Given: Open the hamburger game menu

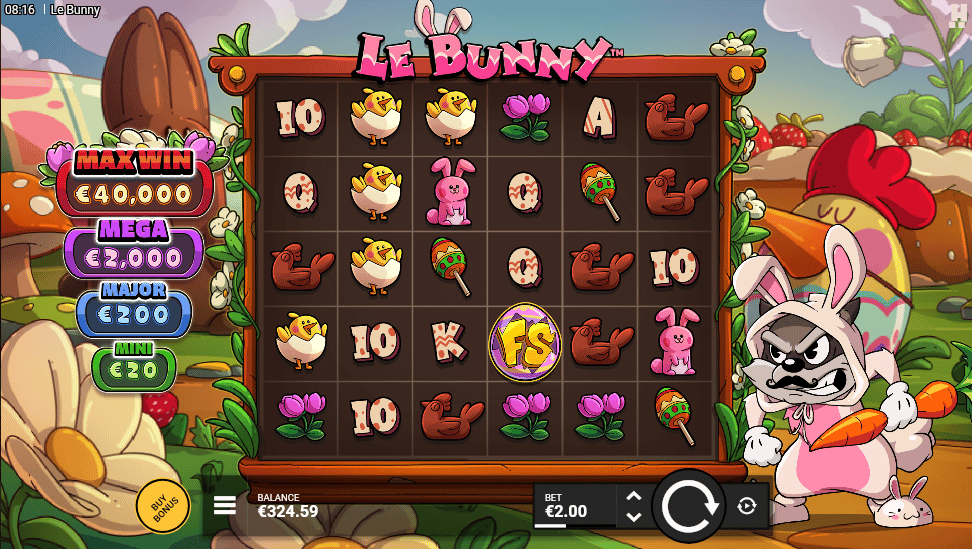Looking at the screenshot, I should 225,505.
